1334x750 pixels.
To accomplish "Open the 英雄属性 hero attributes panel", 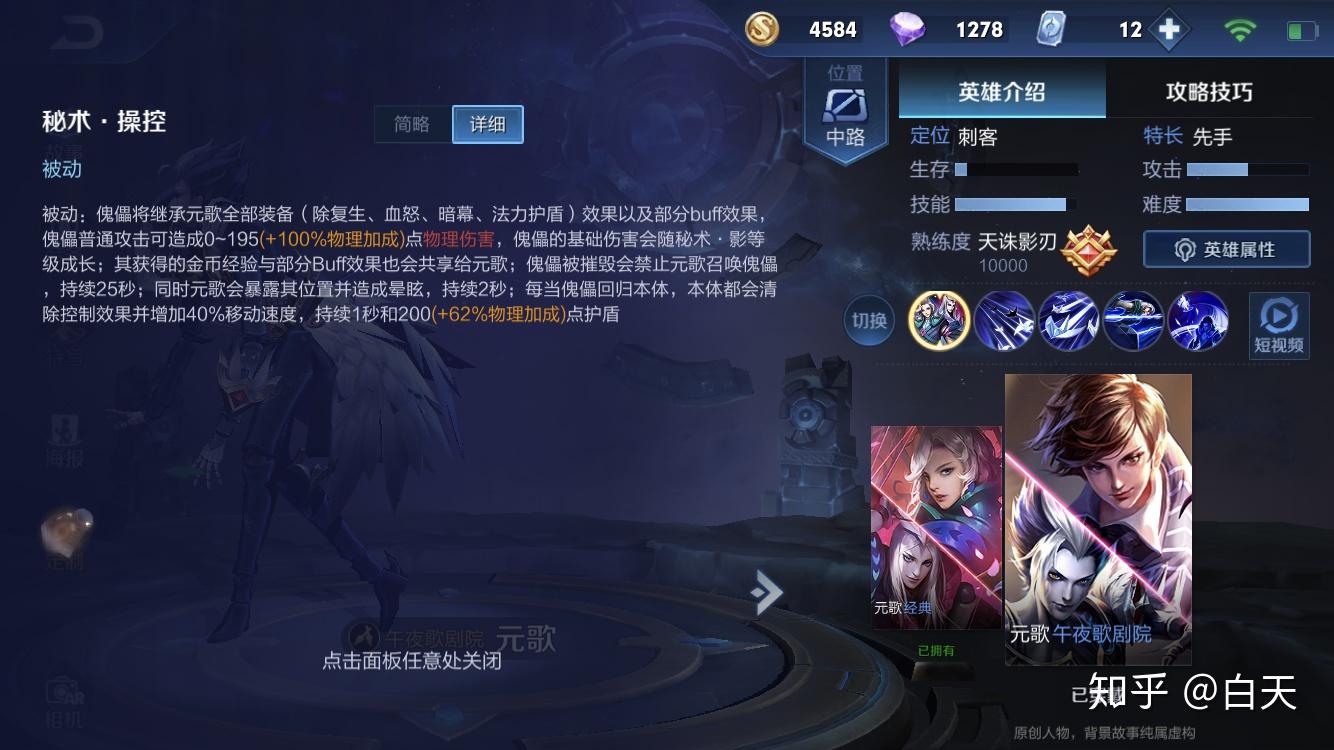I will click(x=1226, y=249).
